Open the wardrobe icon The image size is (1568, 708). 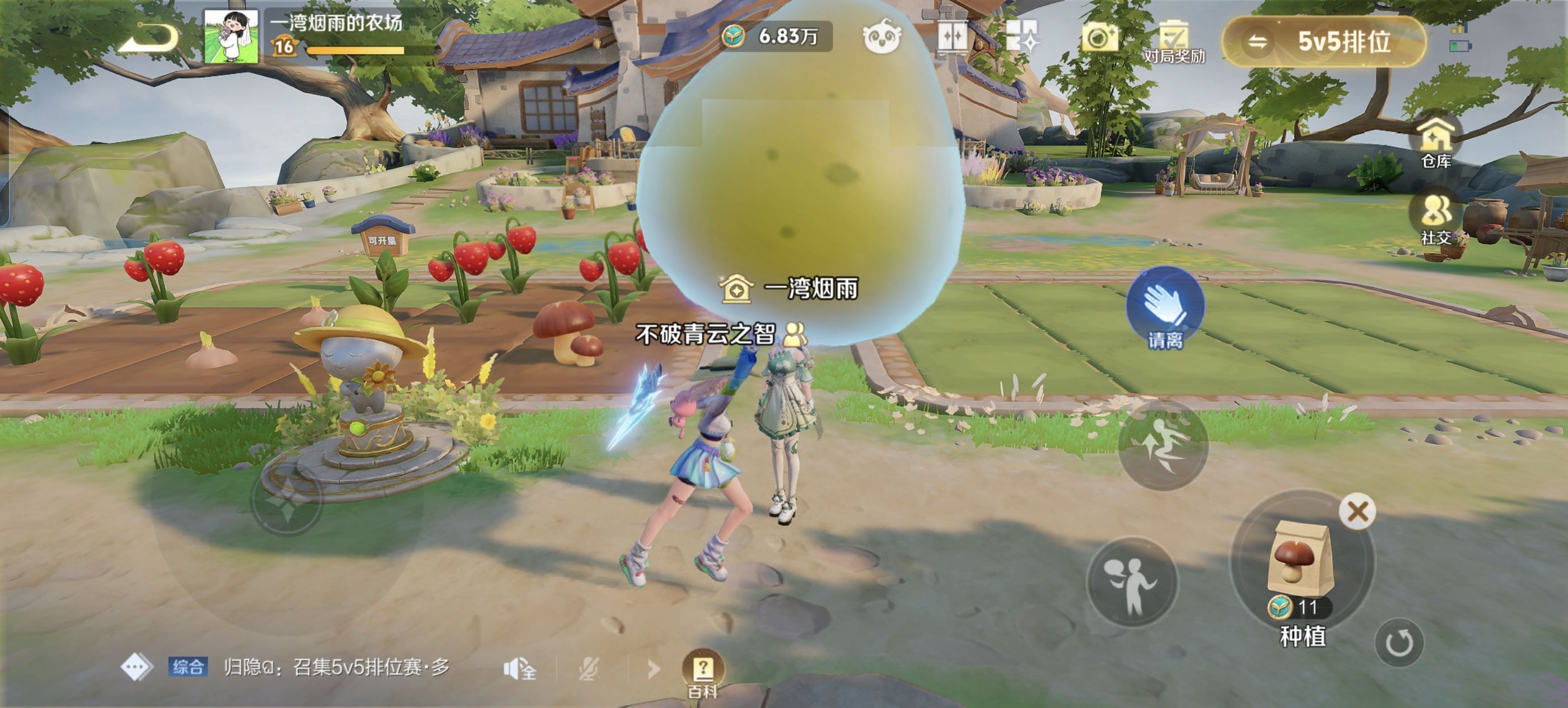952,36
